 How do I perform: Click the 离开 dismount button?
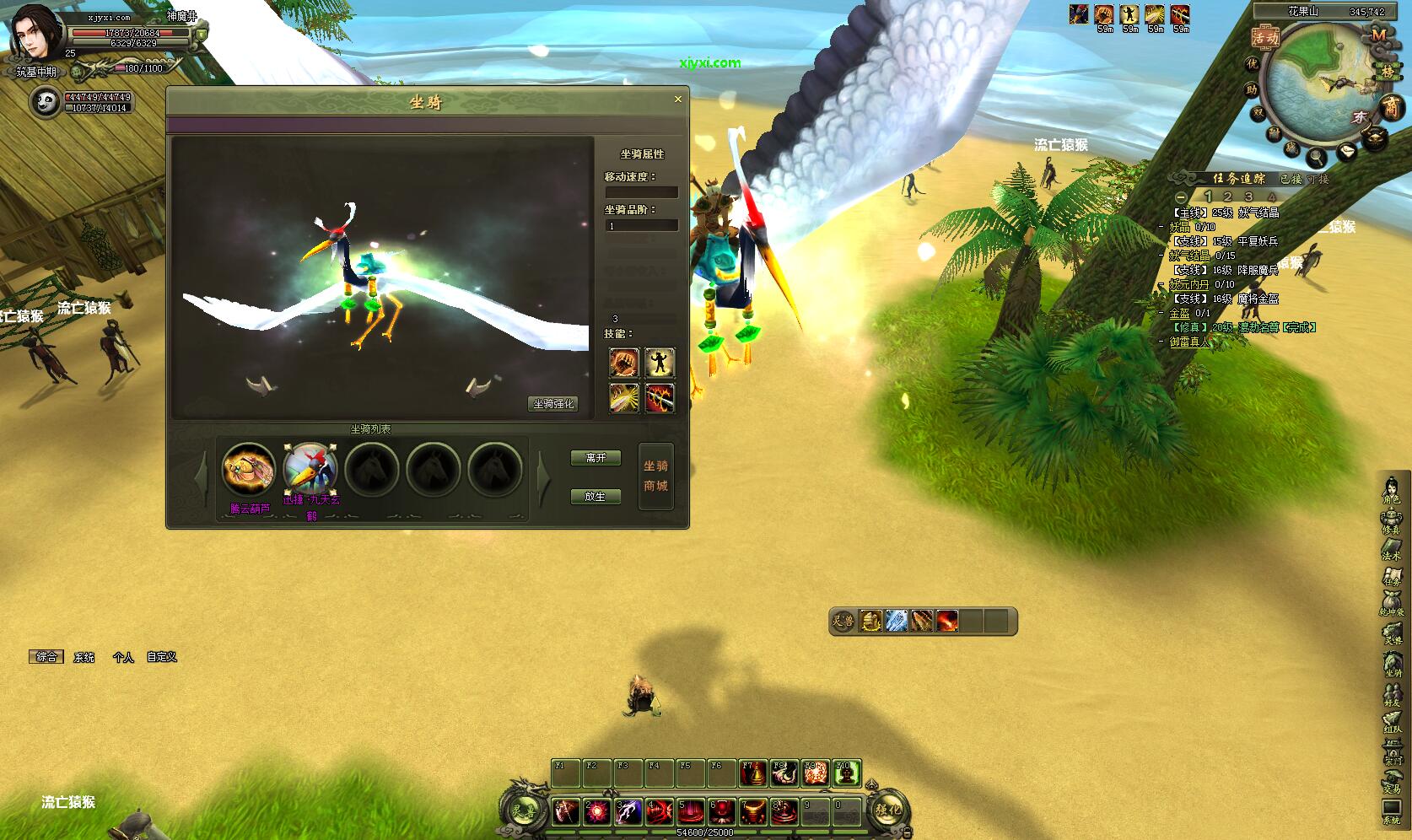pyautogui.click(x=596, y=458)
